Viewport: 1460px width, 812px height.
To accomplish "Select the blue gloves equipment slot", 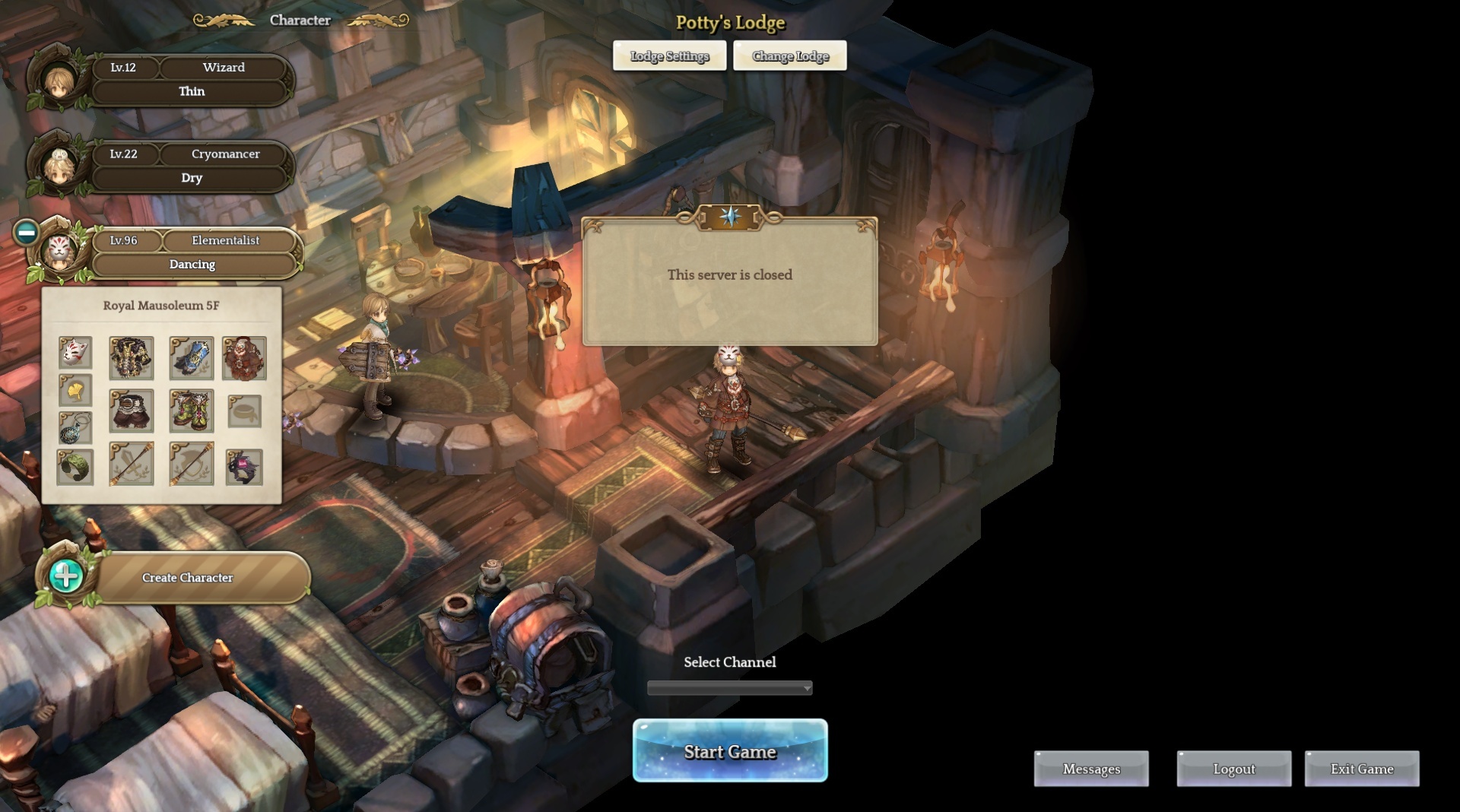I will 191,358.
